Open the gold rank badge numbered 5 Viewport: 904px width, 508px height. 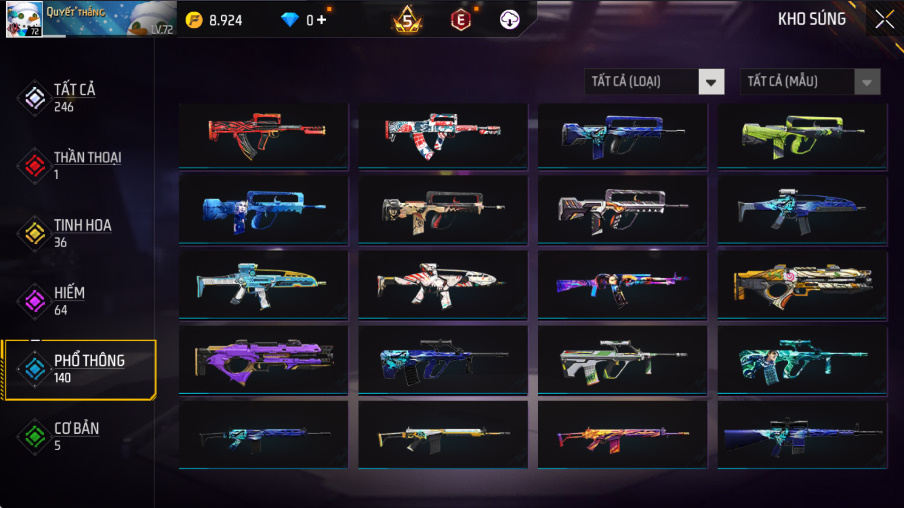tap(407, 19)
